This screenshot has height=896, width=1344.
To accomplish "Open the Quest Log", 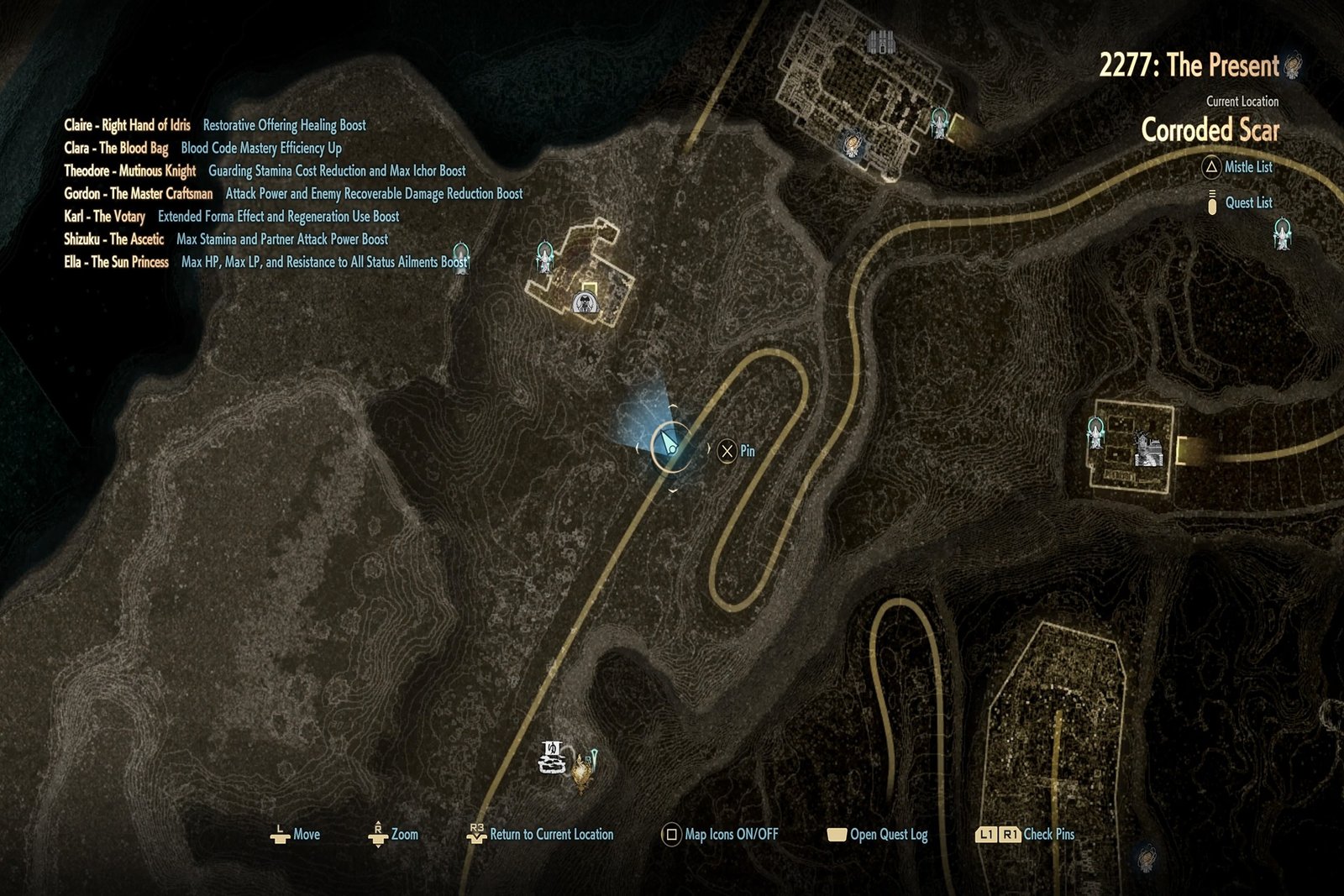I will [879, 835].
